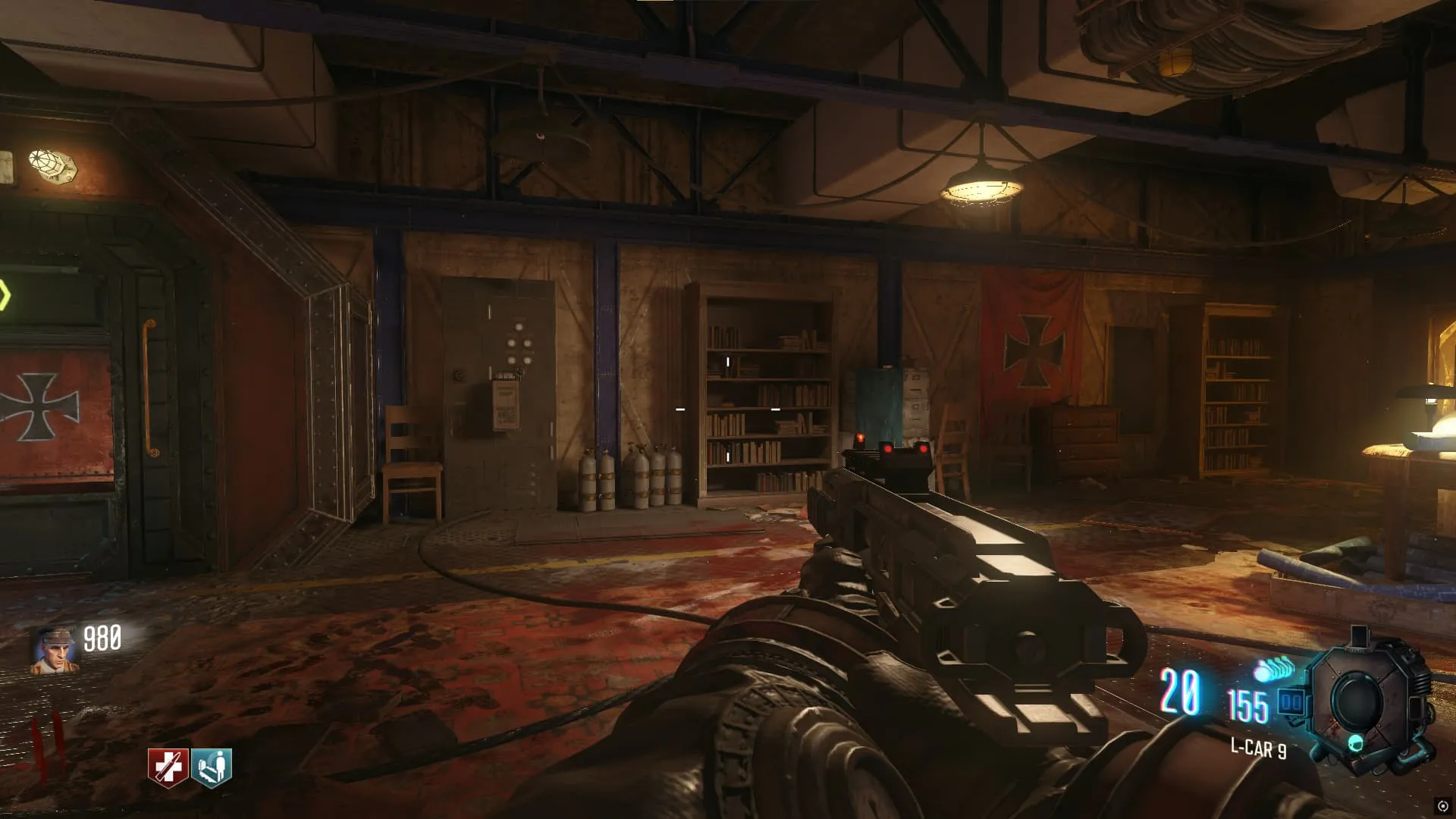Select the blue Quick Revive perk icon
Image resolution: width=1456 pixels, height=819 pixels.
(212, 767)
